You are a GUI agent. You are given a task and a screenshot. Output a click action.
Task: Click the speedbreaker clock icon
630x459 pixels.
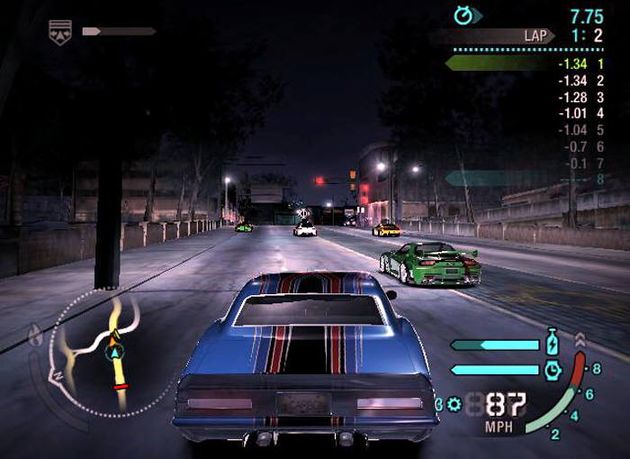pyautogui.click(x=553, y=369)
